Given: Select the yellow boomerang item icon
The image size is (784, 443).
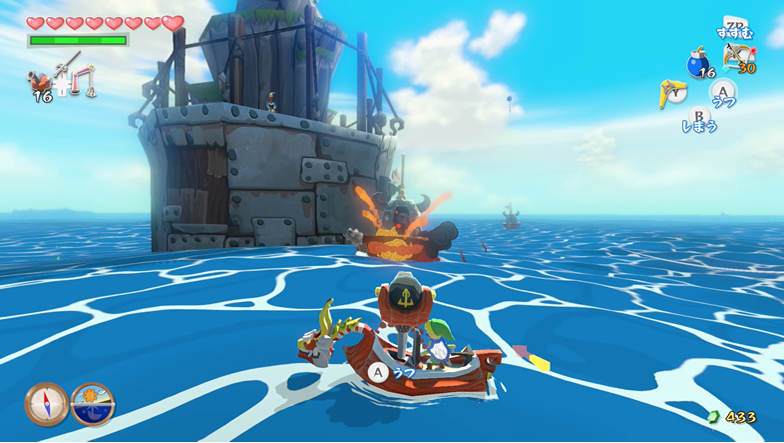Looking at the screenshot, I should (672, 93).
